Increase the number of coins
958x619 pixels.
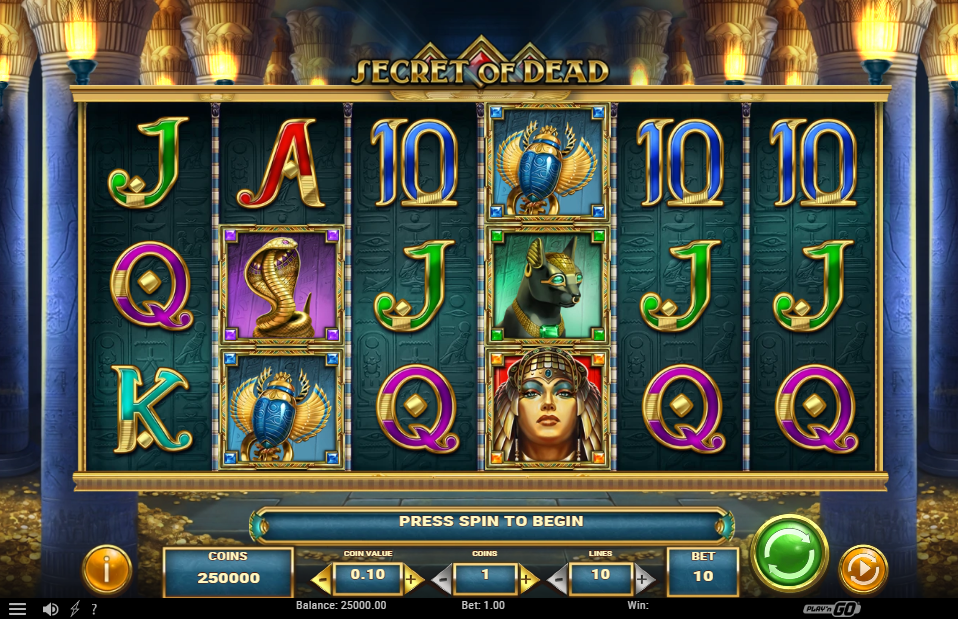coord(528,578)
